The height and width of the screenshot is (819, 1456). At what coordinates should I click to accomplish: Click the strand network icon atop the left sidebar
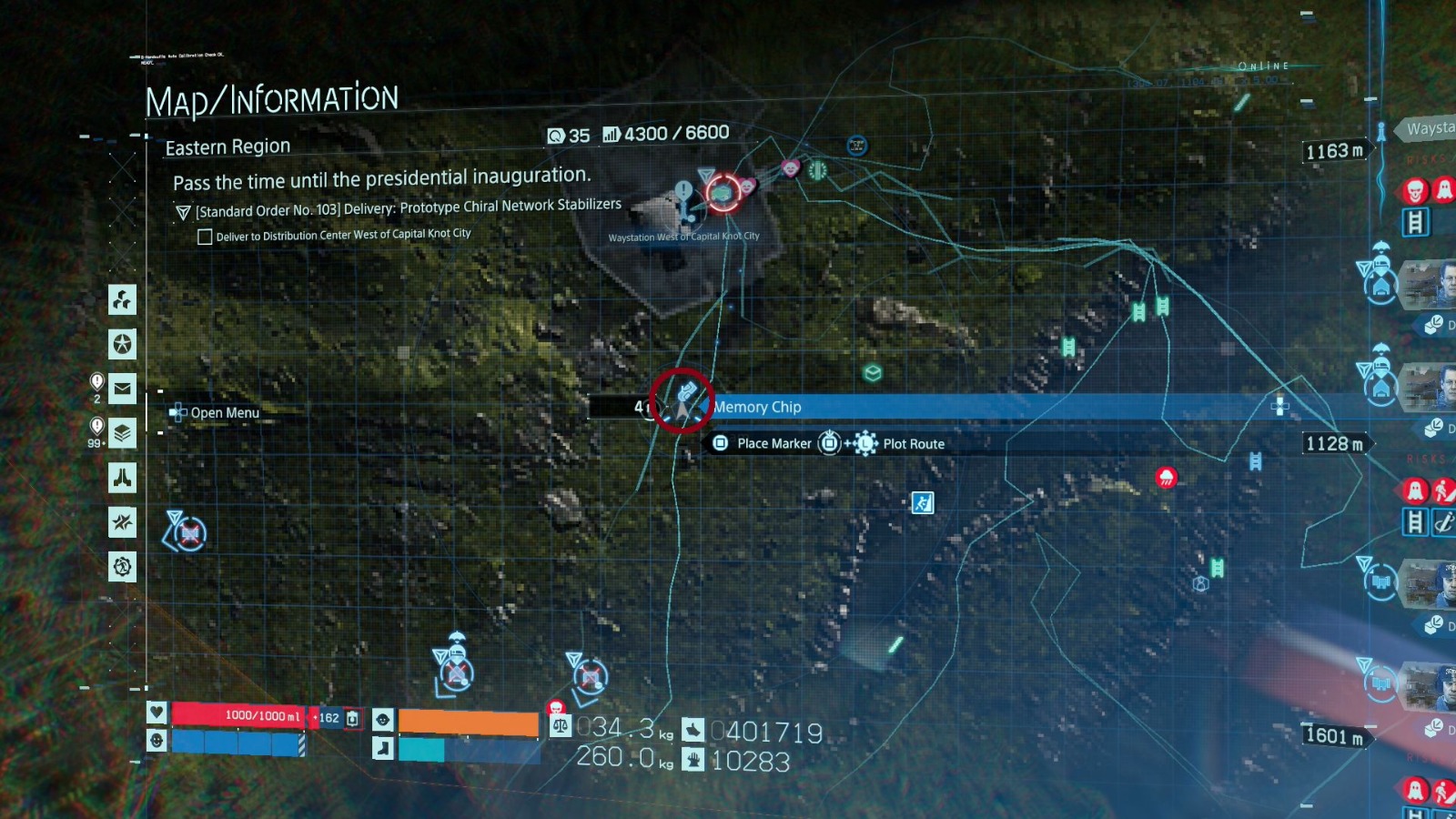(x=122, y=298)
